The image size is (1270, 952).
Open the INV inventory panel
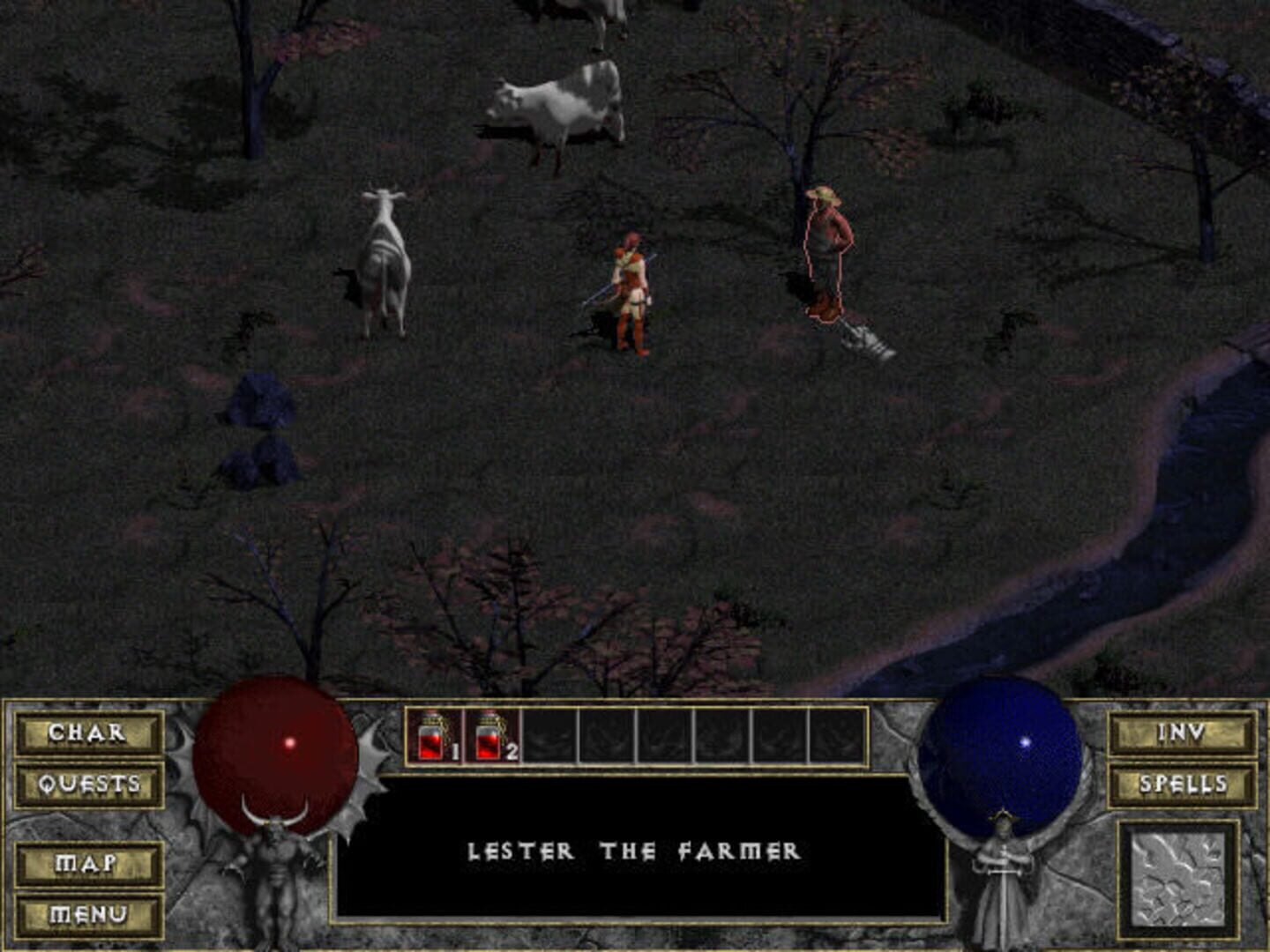(1182, 733)
